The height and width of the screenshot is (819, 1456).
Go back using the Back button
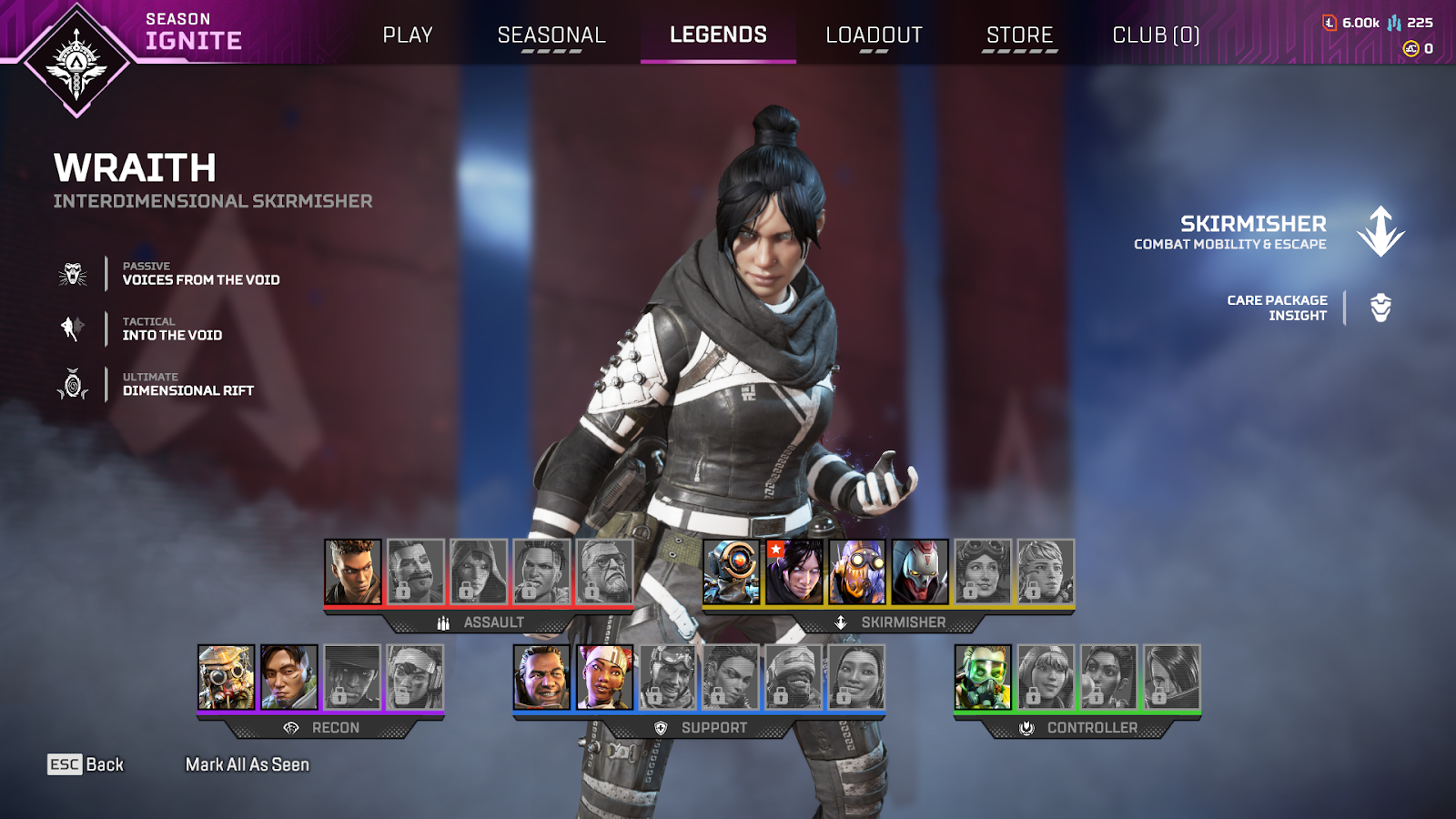point(86,764)
